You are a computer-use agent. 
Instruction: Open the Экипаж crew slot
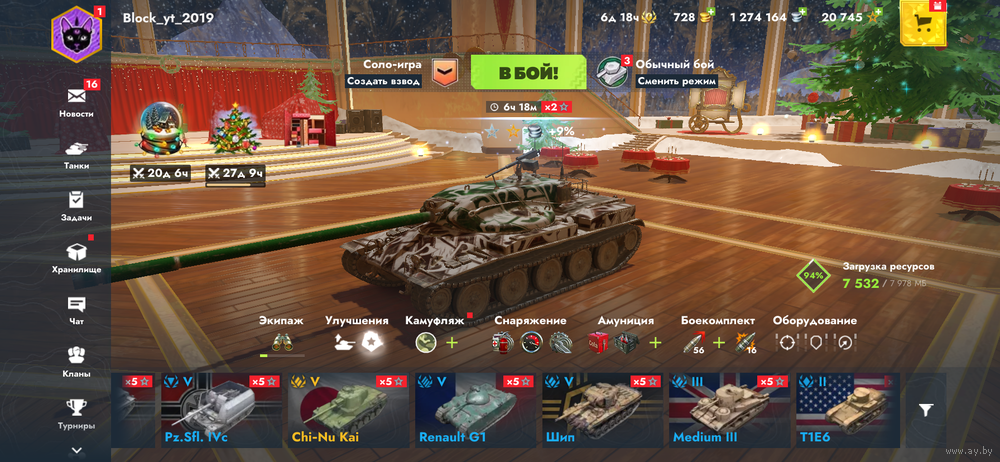[283, 343]
